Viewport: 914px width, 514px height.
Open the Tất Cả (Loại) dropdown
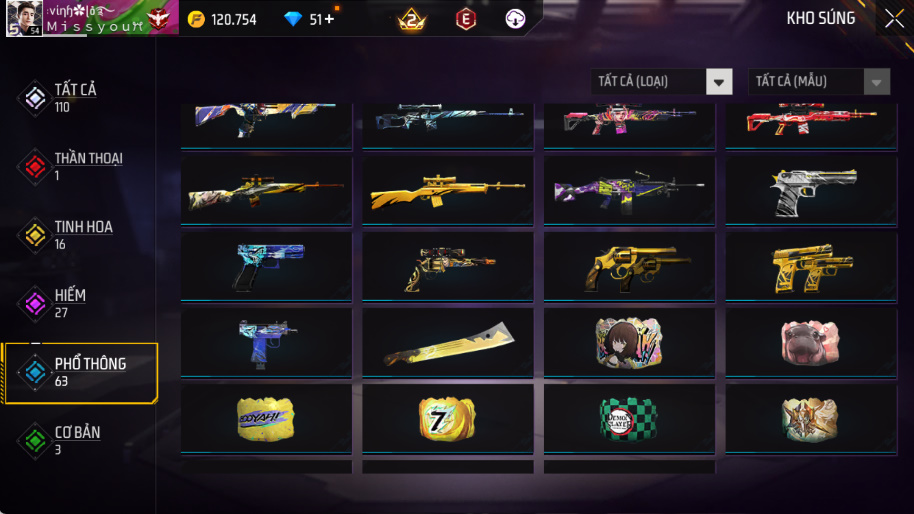click(x=661, y=81)
